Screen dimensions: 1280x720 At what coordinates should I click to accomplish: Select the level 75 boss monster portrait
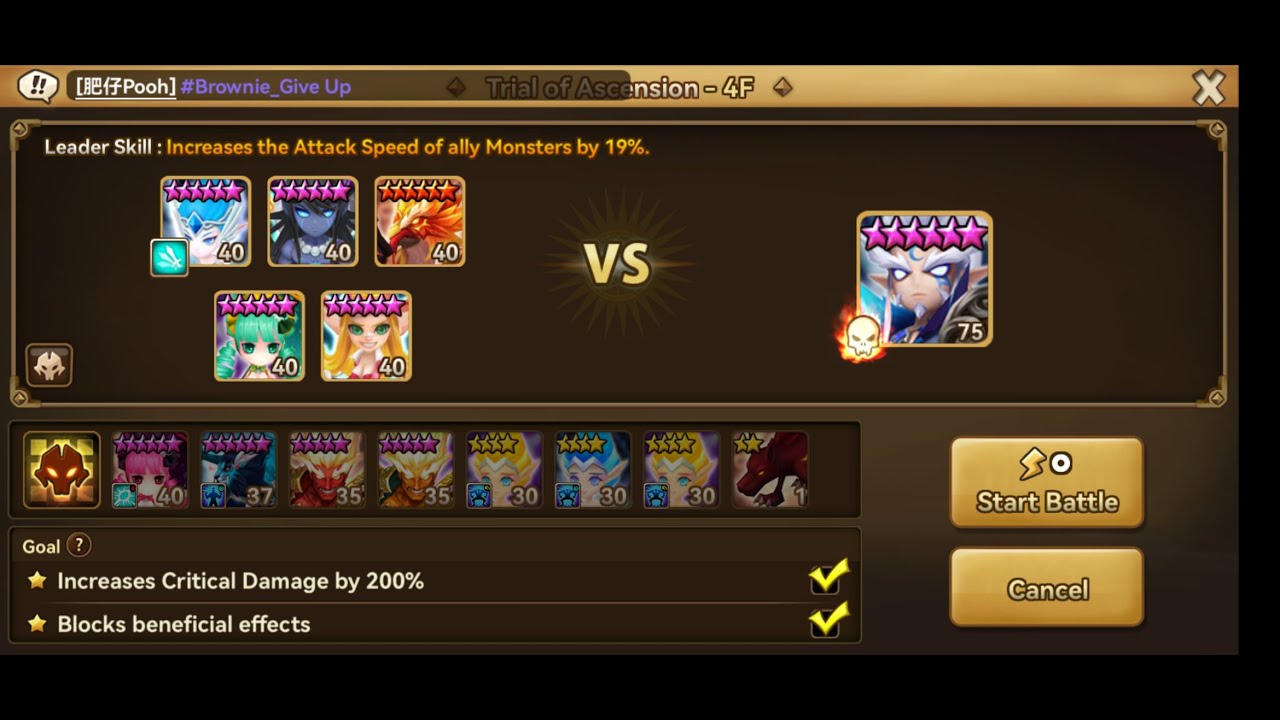pyautogui.click(x=922, y=278)
